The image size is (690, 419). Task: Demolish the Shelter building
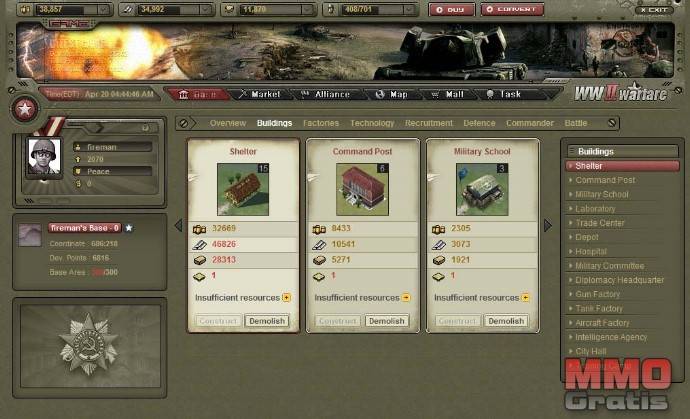click(x=266, y=321)
